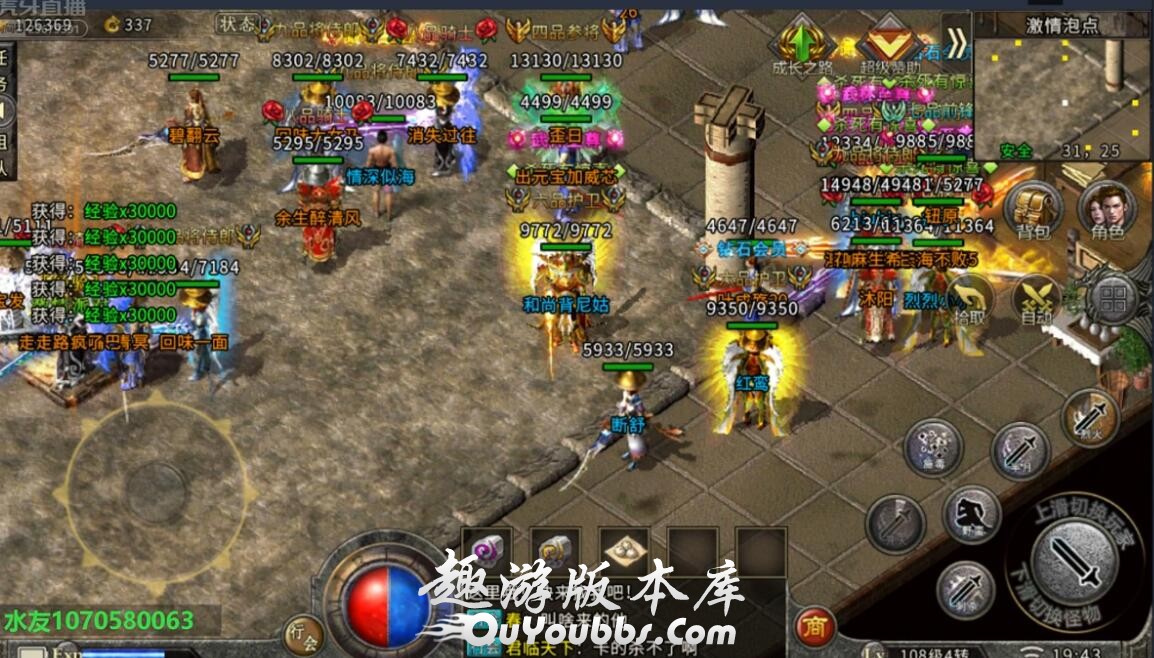The width and height of the screenshot is (1154, 658).
Task: Open the 状态 status button
Action: tap(237, 22)
